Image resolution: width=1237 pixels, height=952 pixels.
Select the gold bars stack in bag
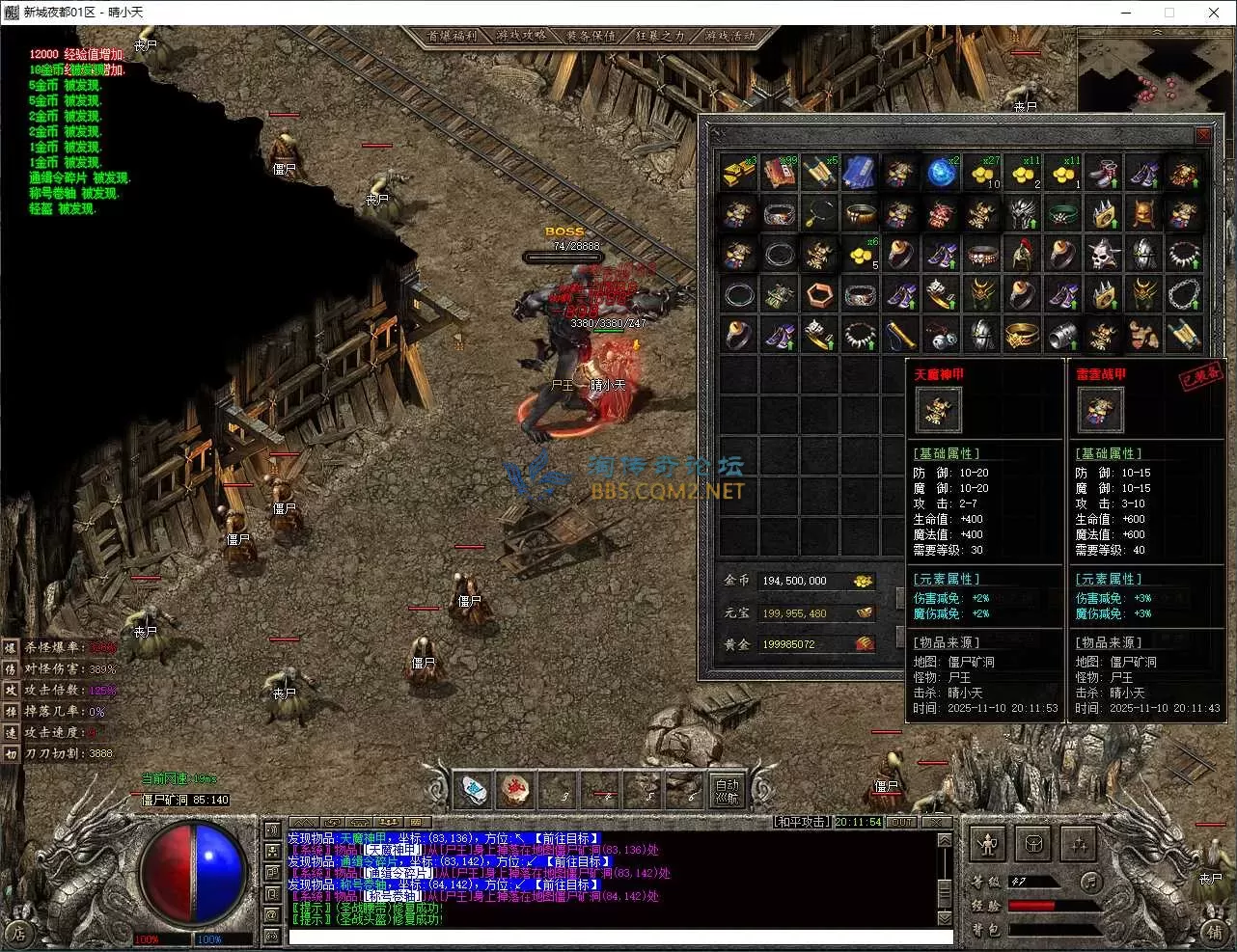coord(739,174)
